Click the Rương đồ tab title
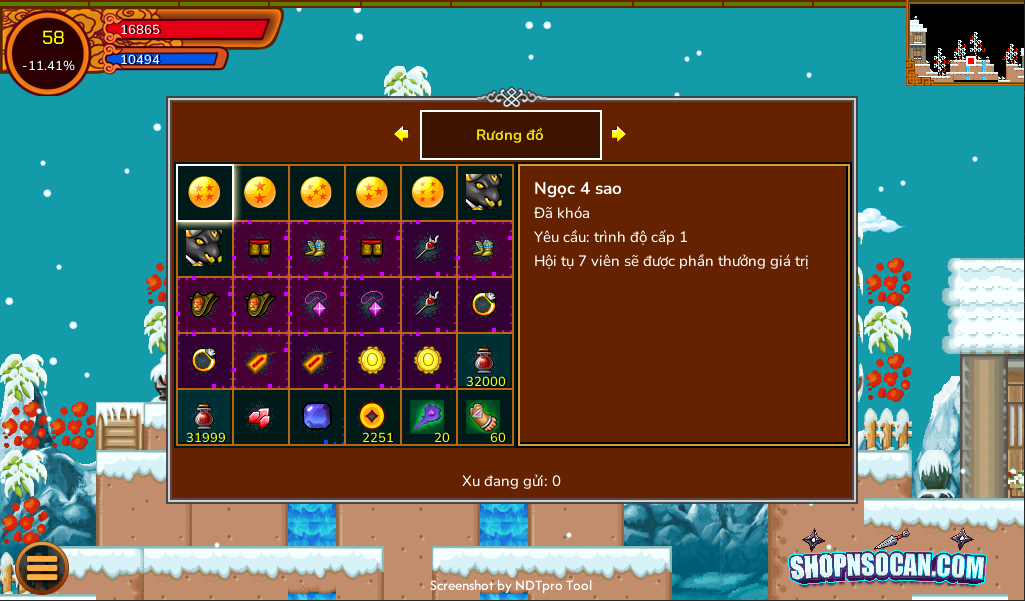 (510, 135)
